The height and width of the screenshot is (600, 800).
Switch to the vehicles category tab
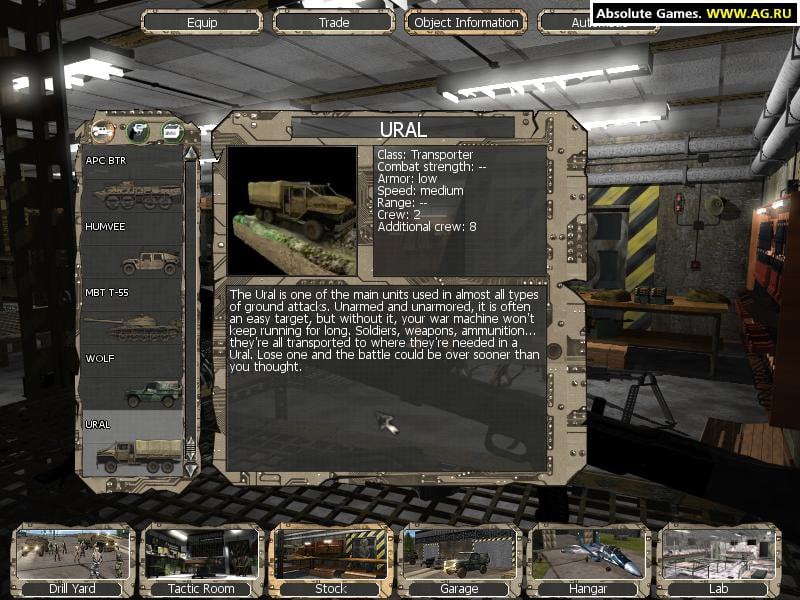click(x=103, y=130)
